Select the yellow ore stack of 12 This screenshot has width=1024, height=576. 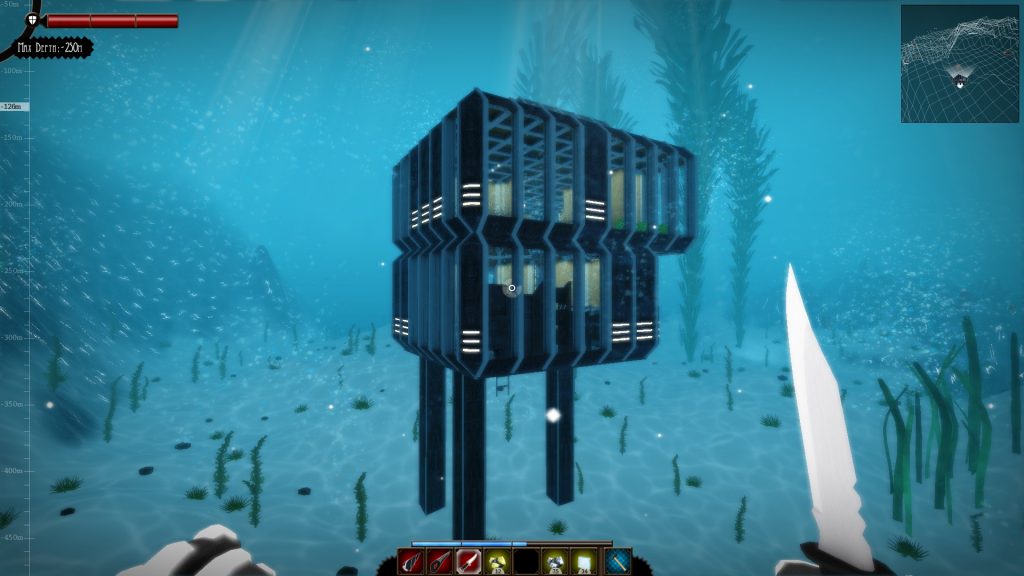pos(497,562)
